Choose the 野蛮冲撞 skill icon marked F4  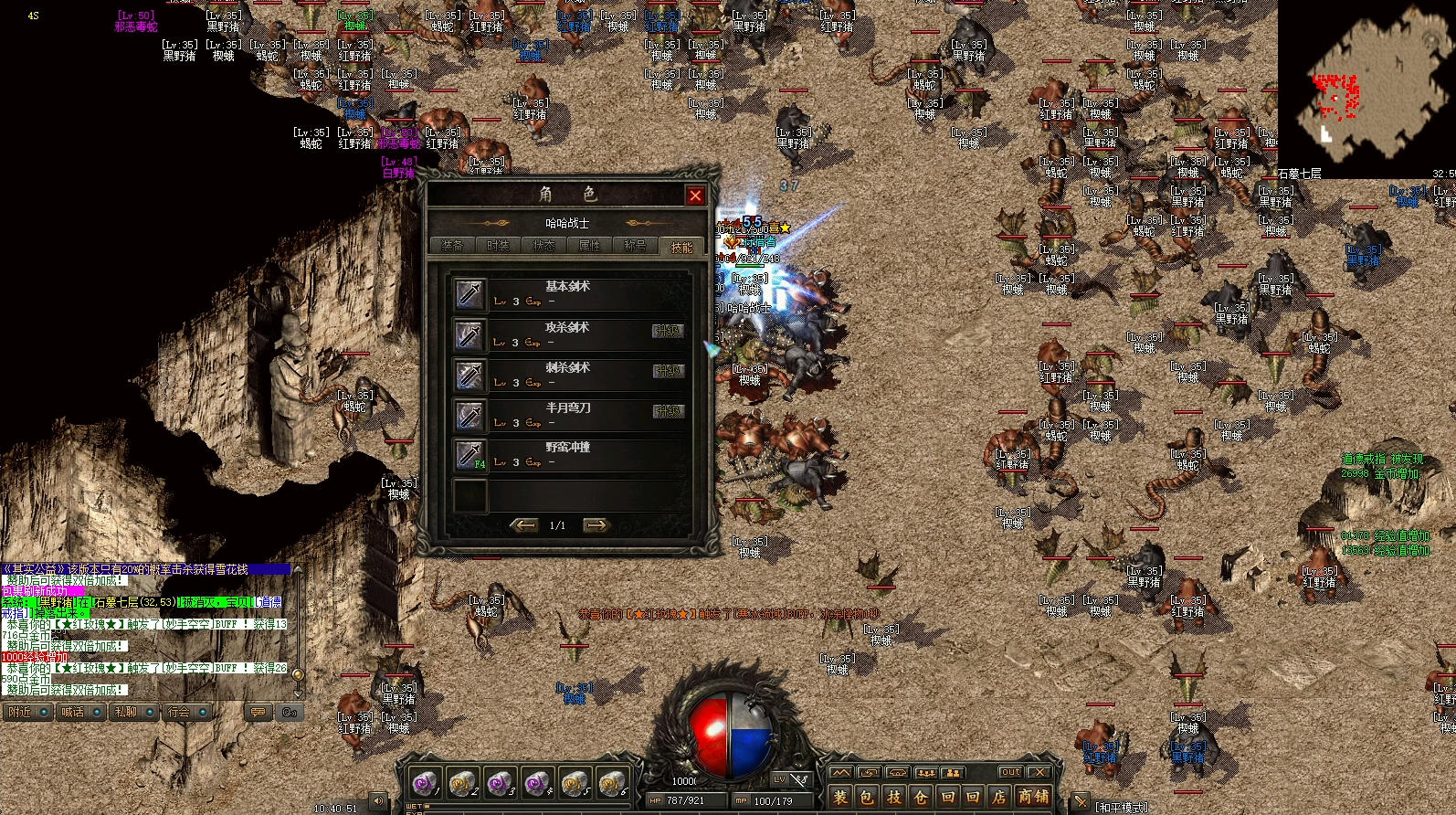click(470, 455)
